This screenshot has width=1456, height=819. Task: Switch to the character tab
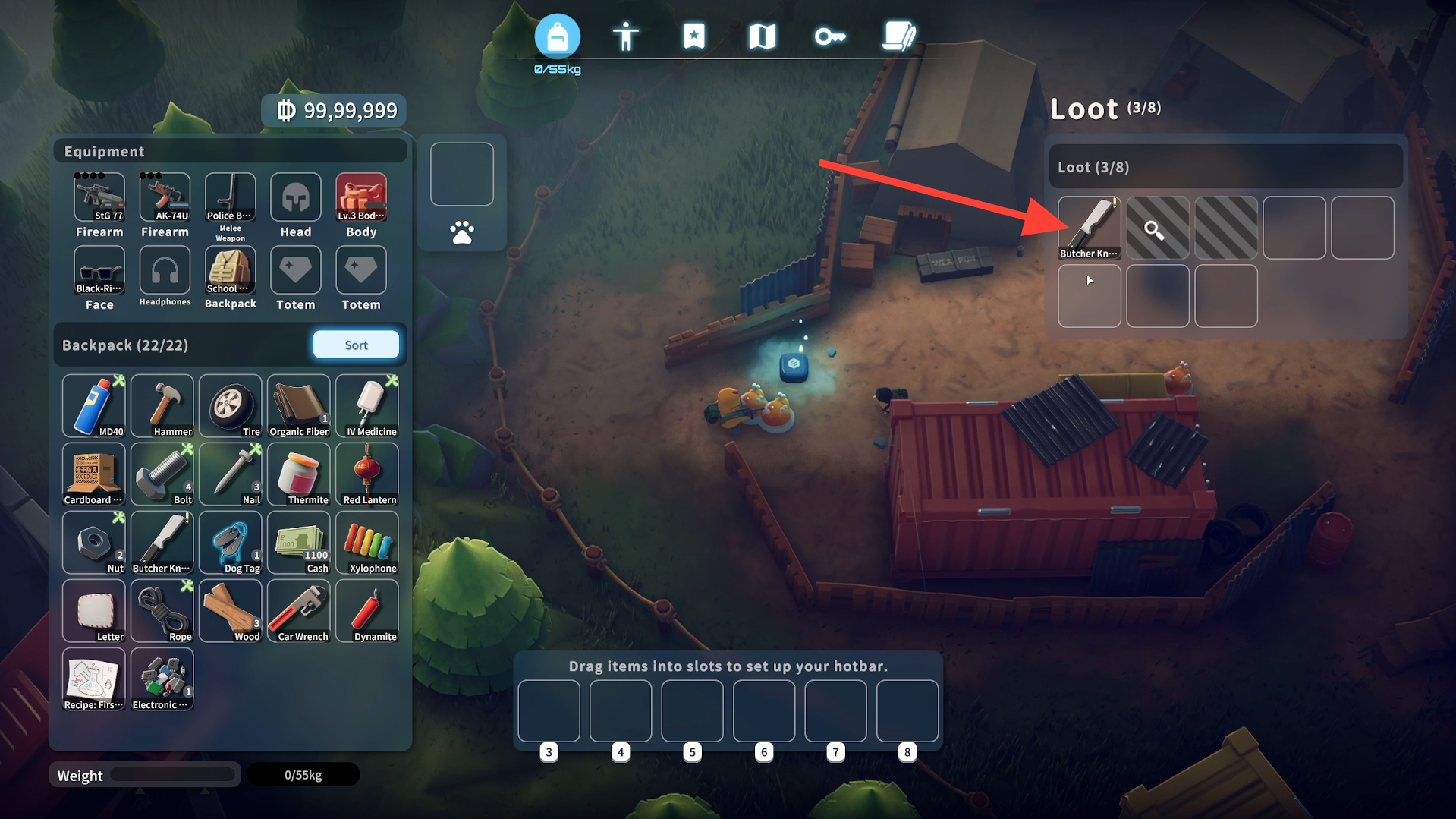(x=625, y=36)
